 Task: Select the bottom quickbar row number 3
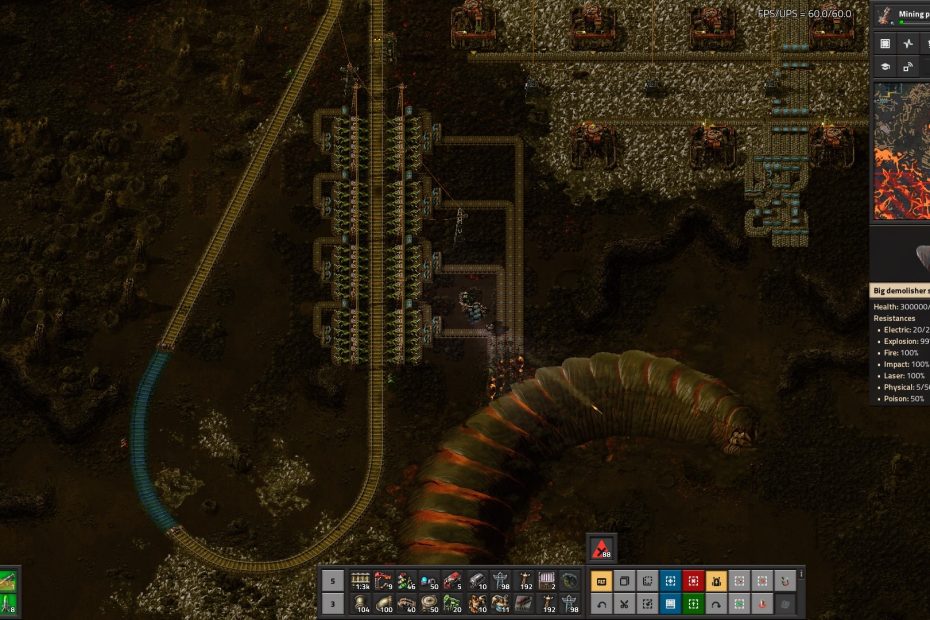pyautogui.click(x=333, y=604)
